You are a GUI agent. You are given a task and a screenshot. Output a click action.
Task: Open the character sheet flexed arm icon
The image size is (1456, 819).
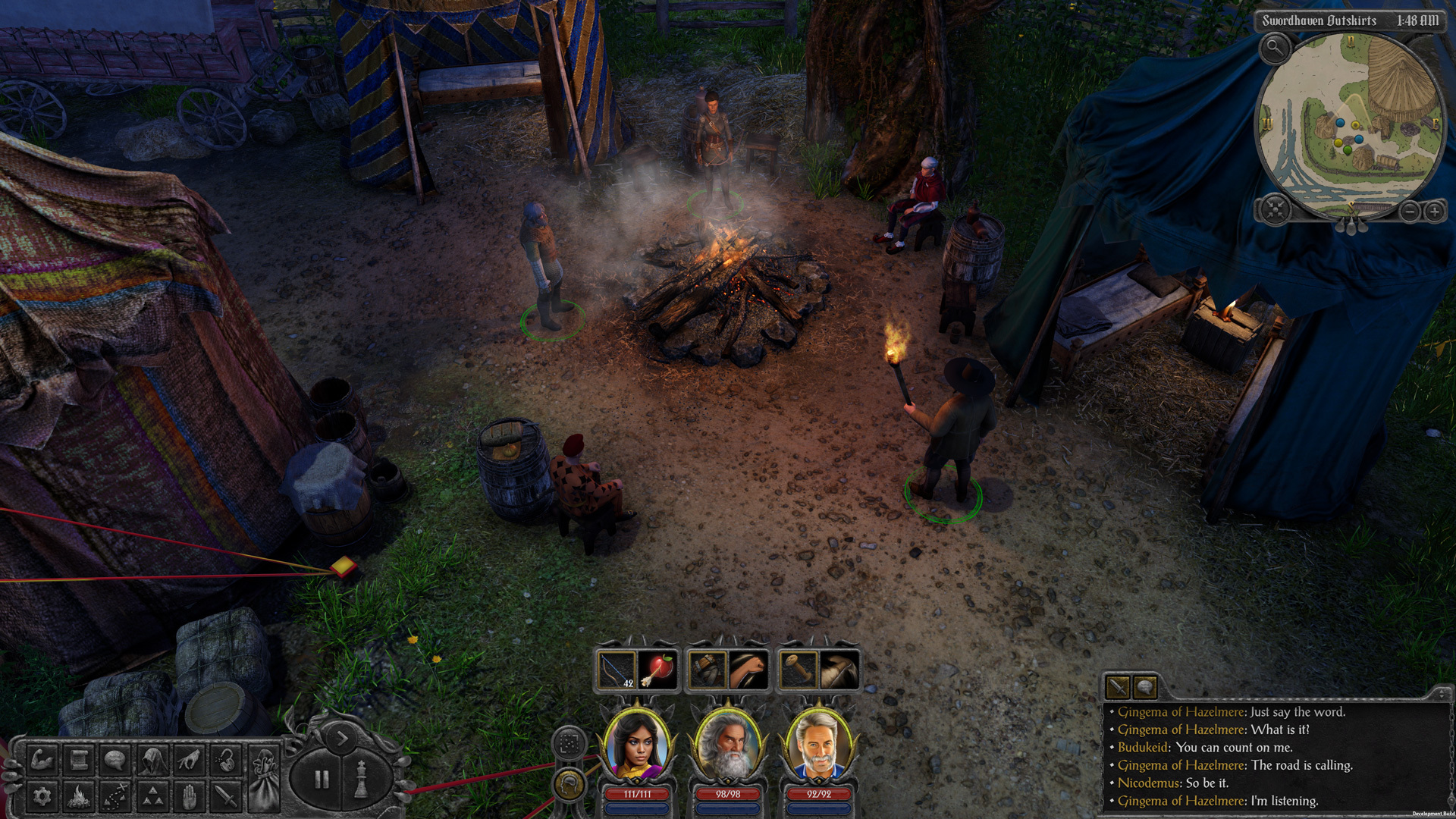coord(42,759)
